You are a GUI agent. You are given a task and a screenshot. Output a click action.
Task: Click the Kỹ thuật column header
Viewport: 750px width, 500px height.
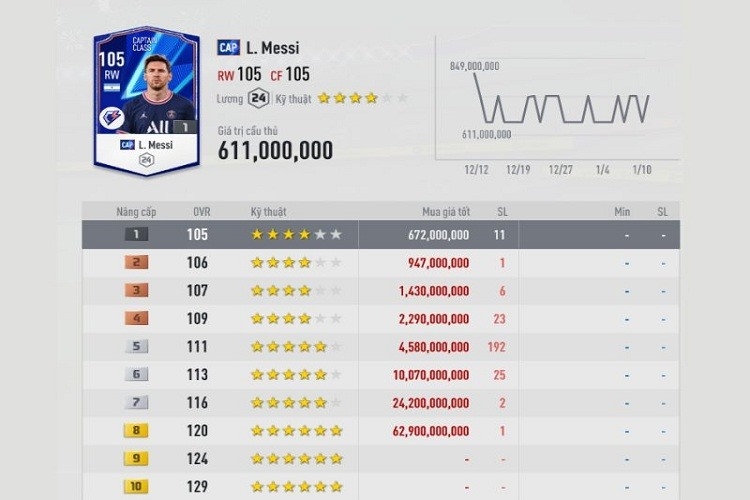268,212
